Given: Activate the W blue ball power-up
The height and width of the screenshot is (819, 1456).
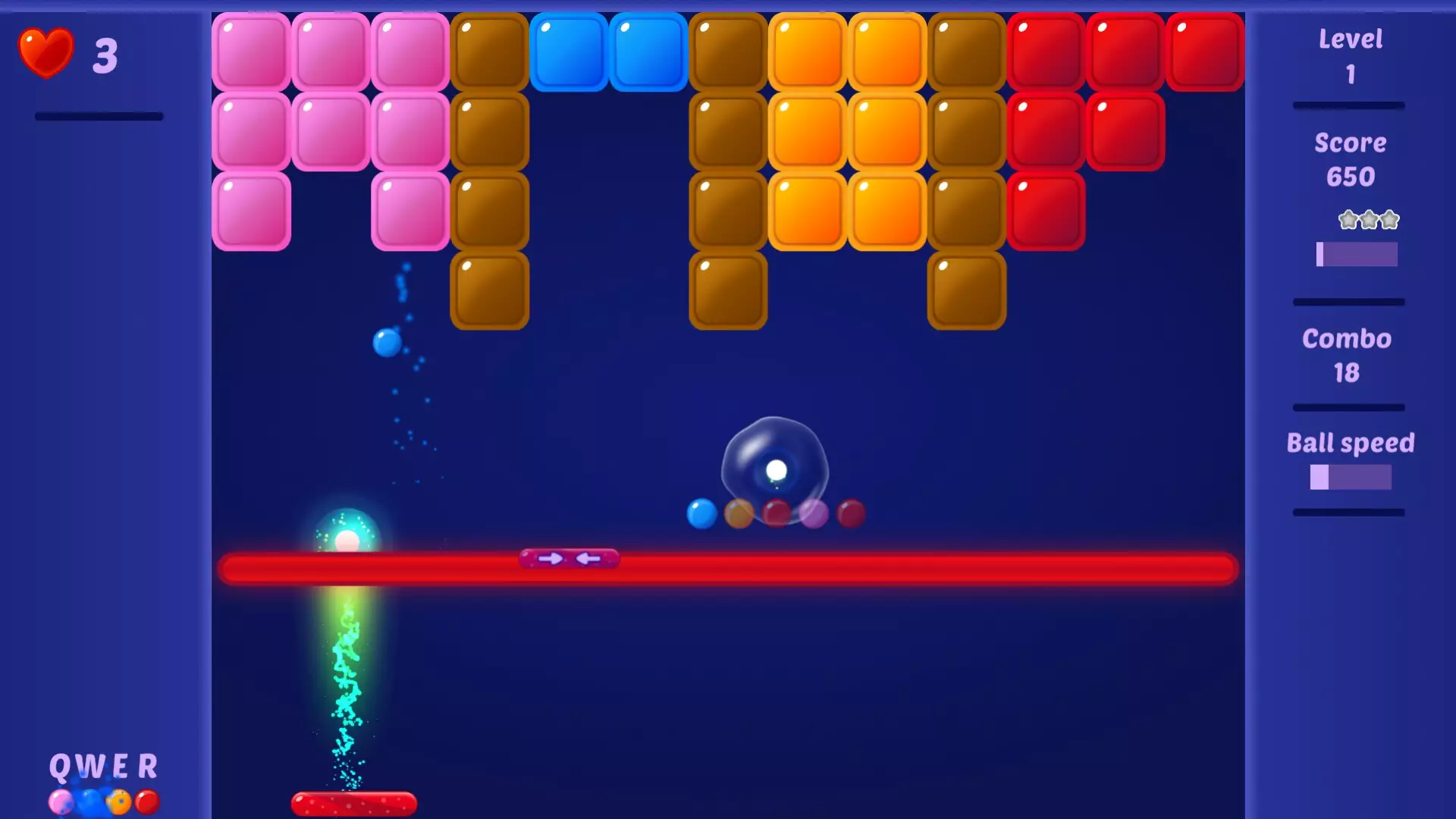Looking at the screenshot, I should coord(89,802).
